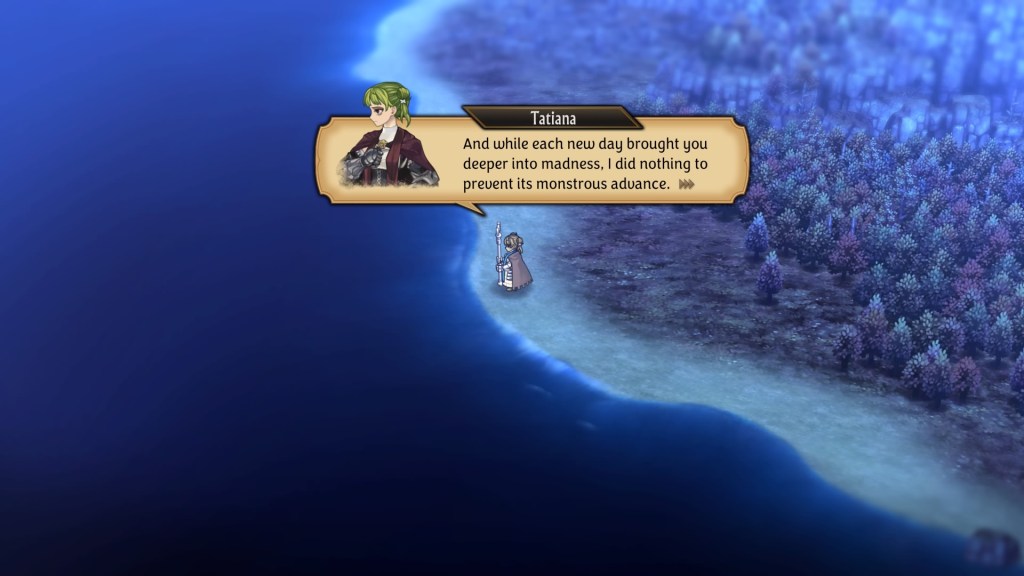The image size is (1024, 576).
Task: Advance dialogue with the triple-arrow indicator
Action: pyautogui.click(x=686, y=184)
